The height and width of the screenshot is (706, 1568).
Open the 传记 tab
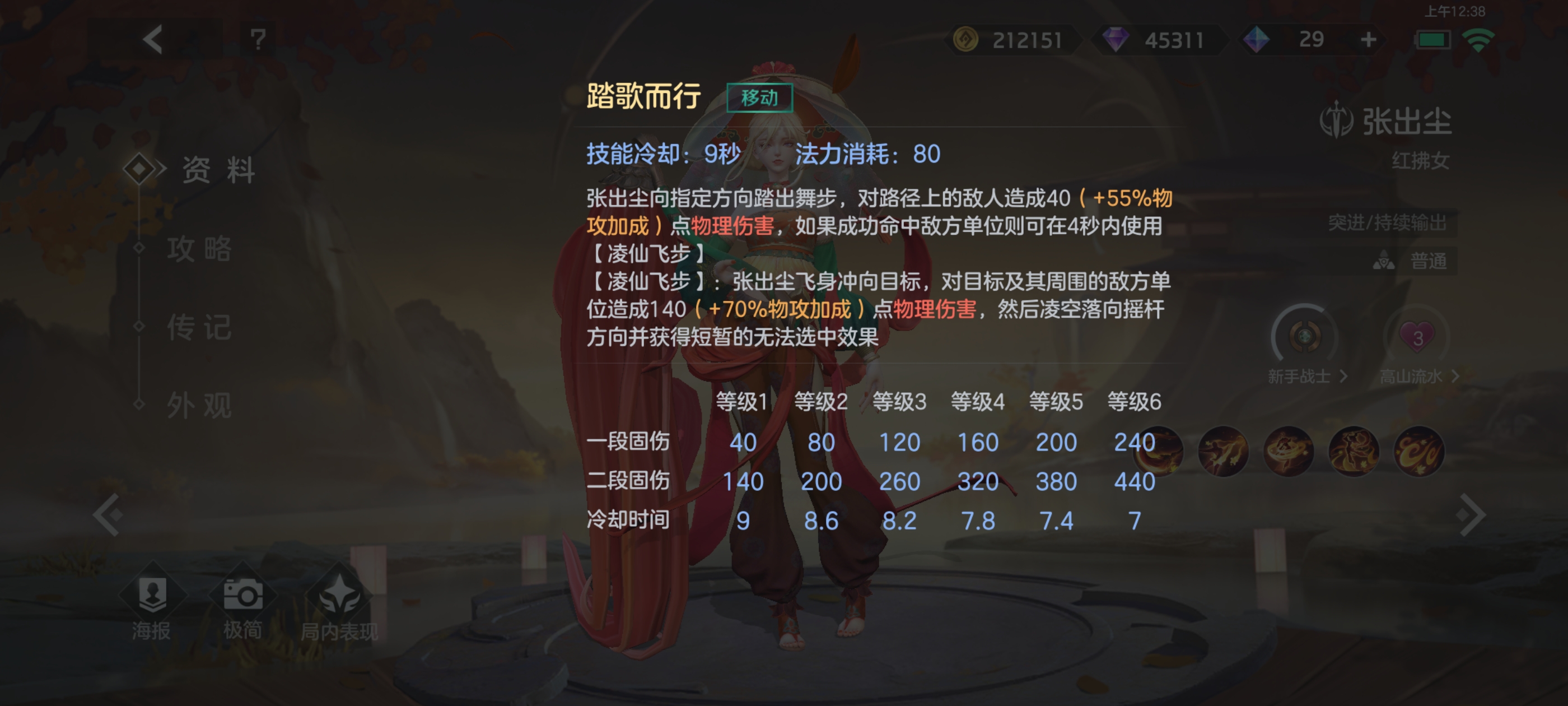[199, 329]
